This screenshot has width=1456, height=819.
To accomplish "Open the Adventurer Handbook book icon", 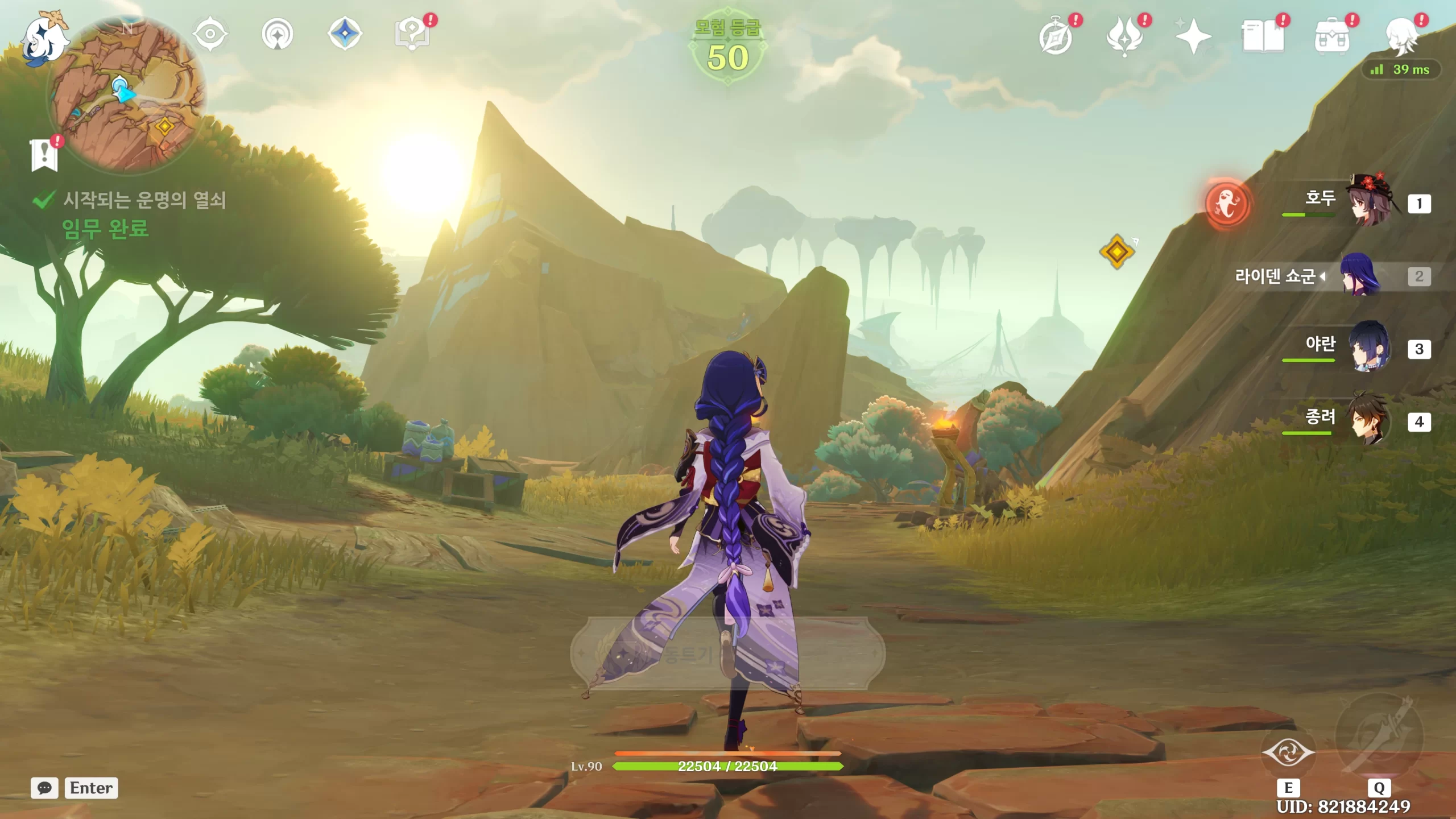I will pos(1263,37).
